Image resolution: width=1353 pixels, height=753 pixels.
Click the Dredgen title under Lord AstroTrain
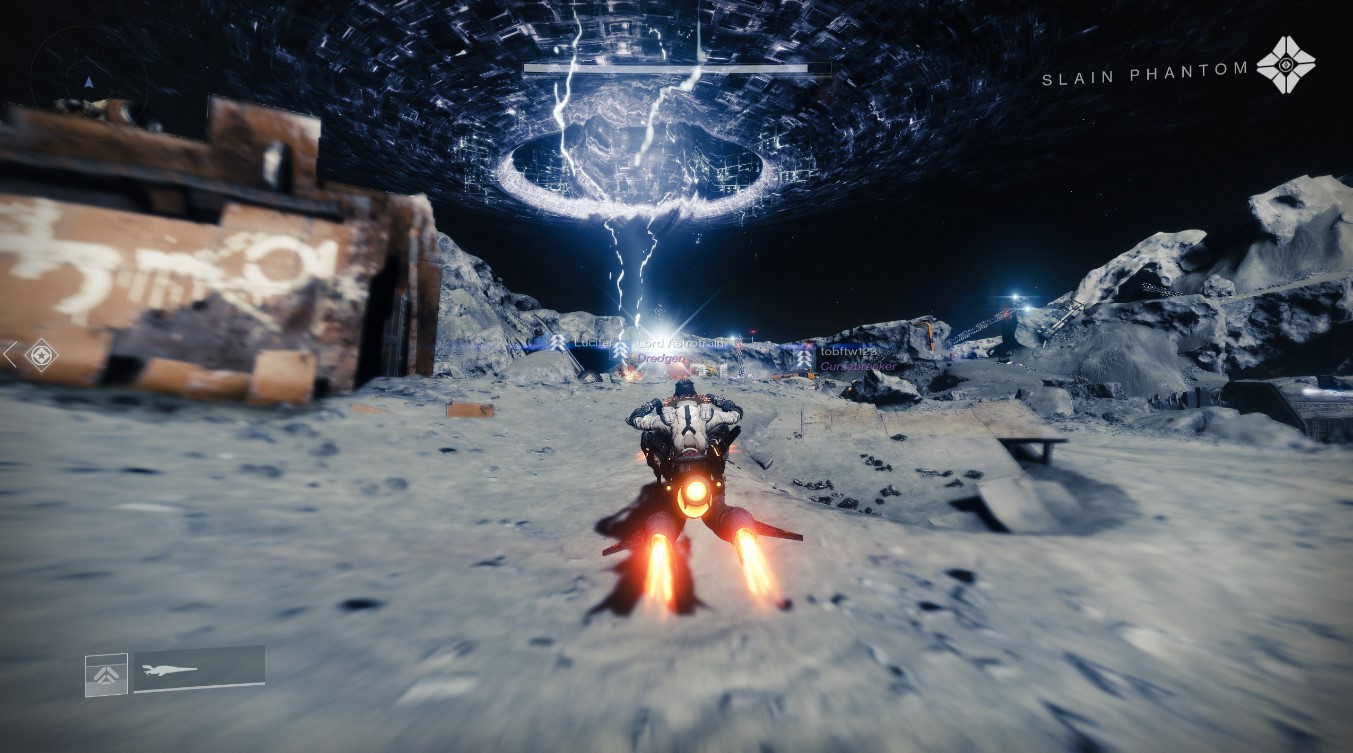point(661,359)
